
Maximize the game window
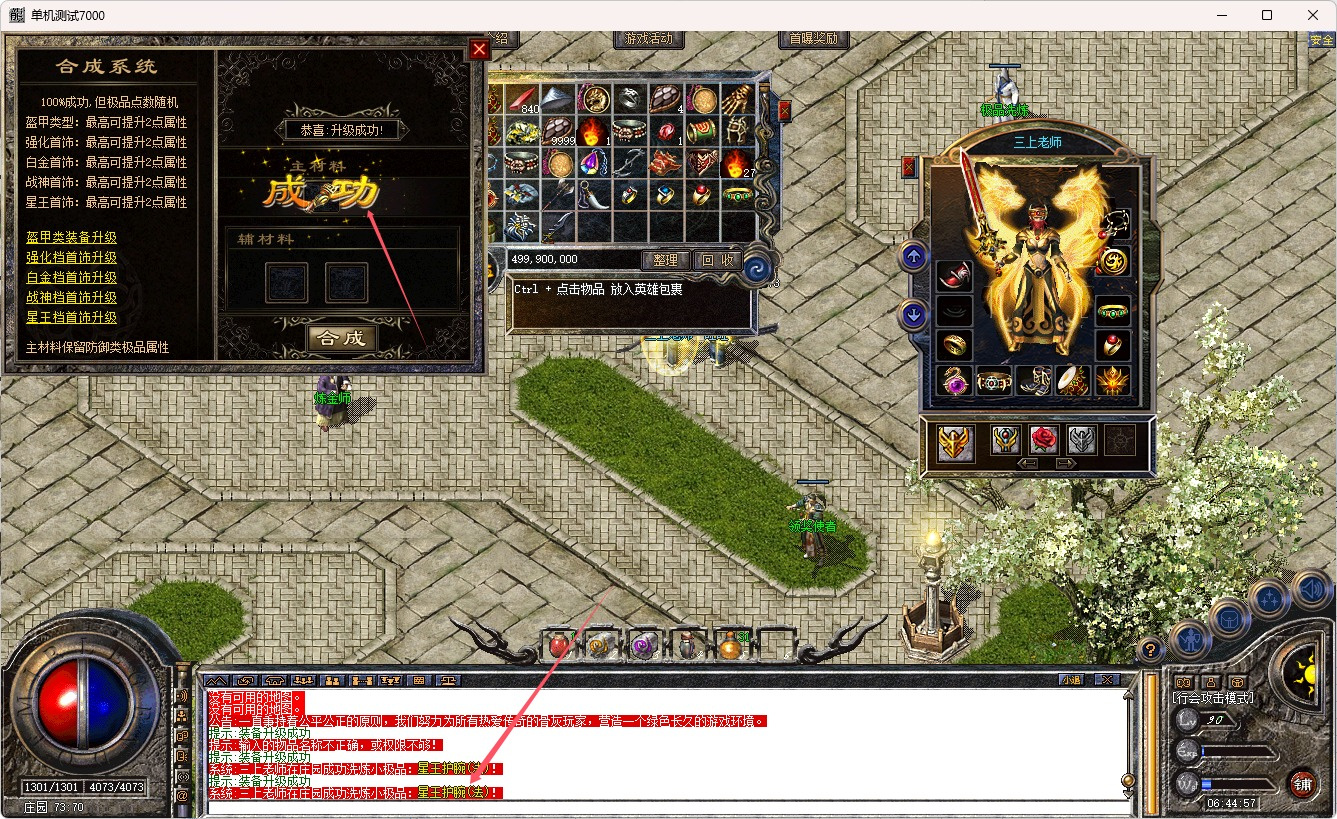click(x=1267, y=15)
